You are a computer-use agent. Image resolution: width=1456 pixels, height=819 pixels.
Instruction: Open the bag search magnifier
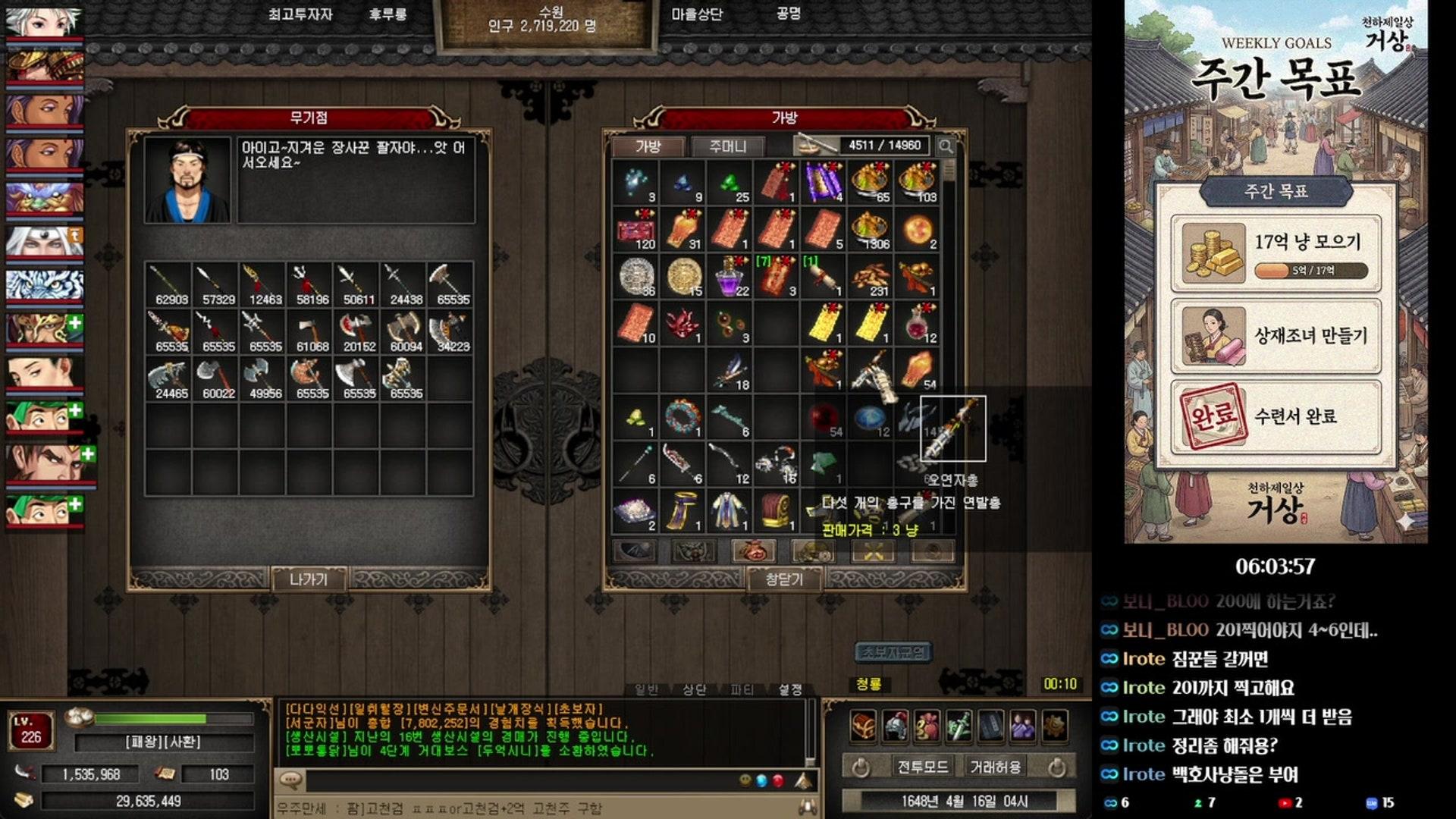[x=946, y=146]
